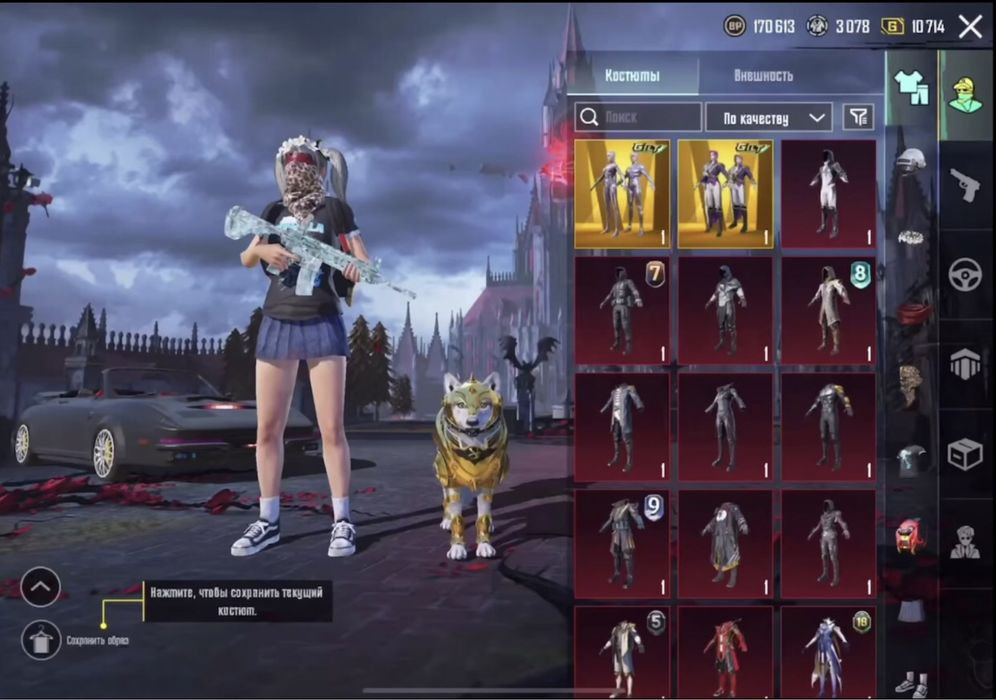Viewport: 996px width, 700px height.
Task: Show the open box items category
Action: click(x=965, y=455)
